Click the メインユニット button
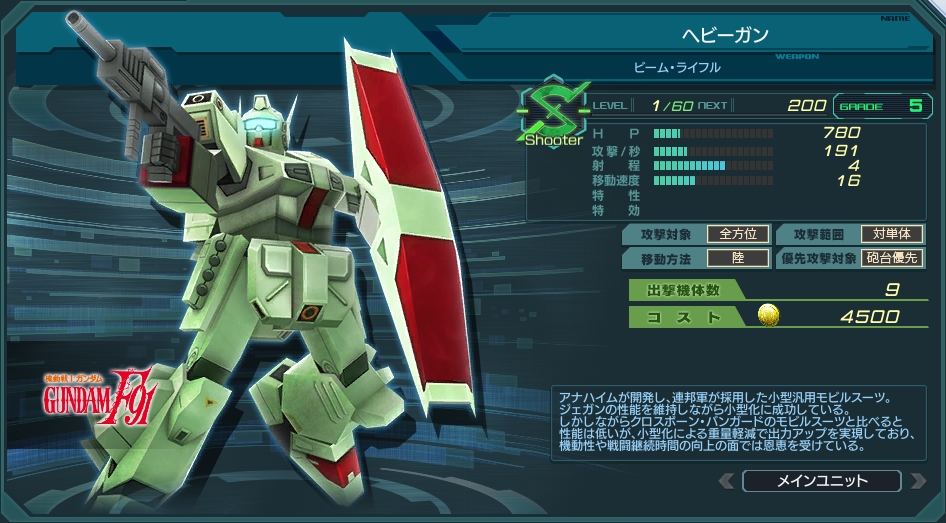Image resolution: width=946 pixels, height=523 pixels. [x=822, y=481]
